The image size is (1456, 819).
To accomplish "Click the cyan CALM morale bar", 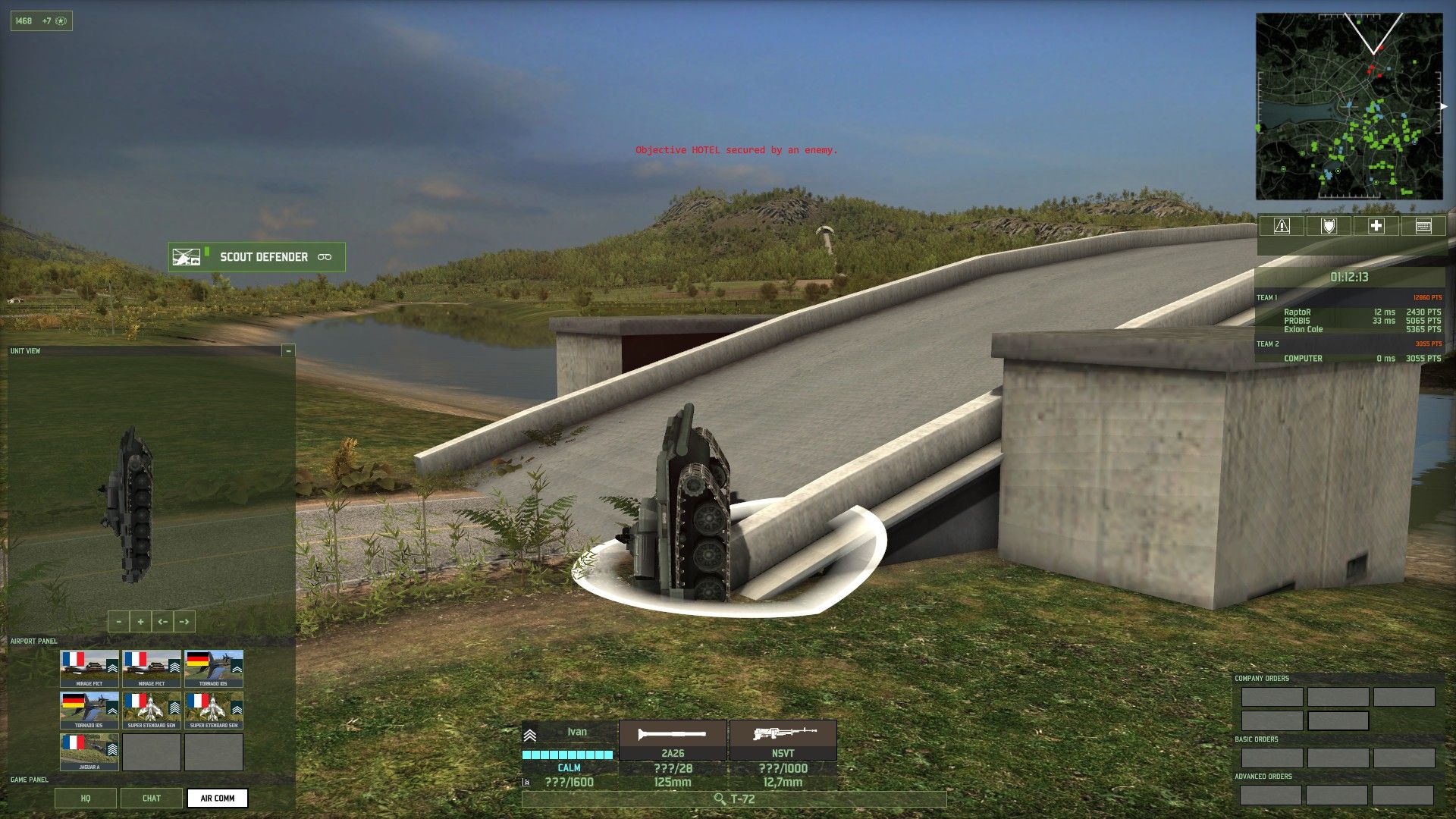I will 567,755.
